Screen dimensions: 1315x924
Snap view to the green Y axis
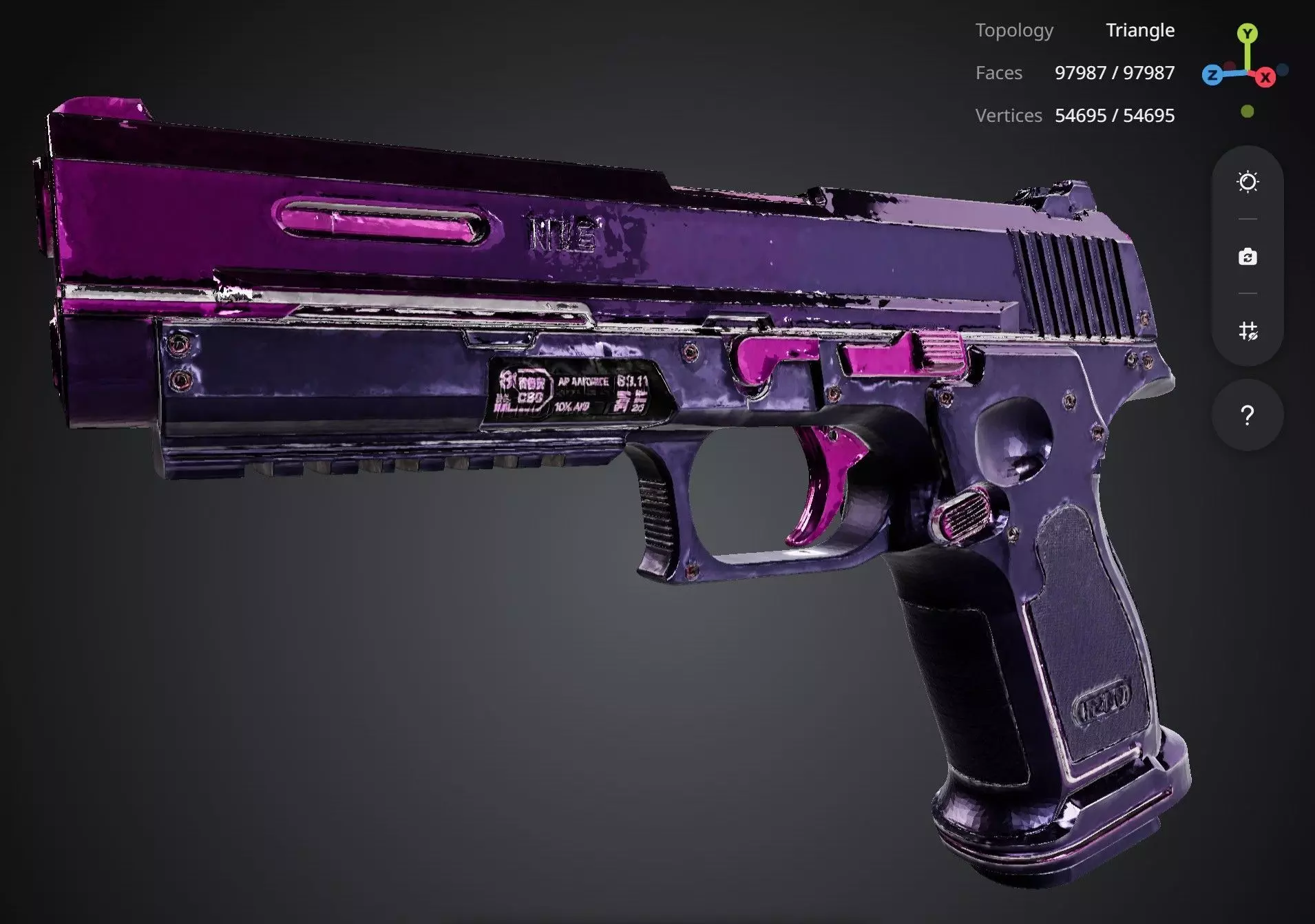tap(1248, 33)
